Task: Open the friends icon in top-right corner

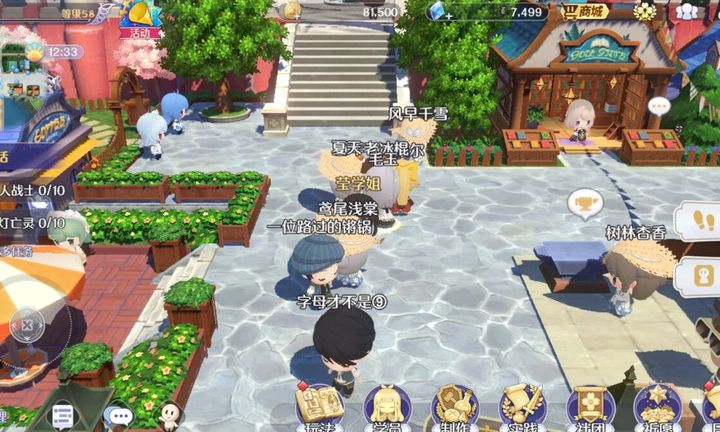Action: pyautogui.click(x=688, y=12)
